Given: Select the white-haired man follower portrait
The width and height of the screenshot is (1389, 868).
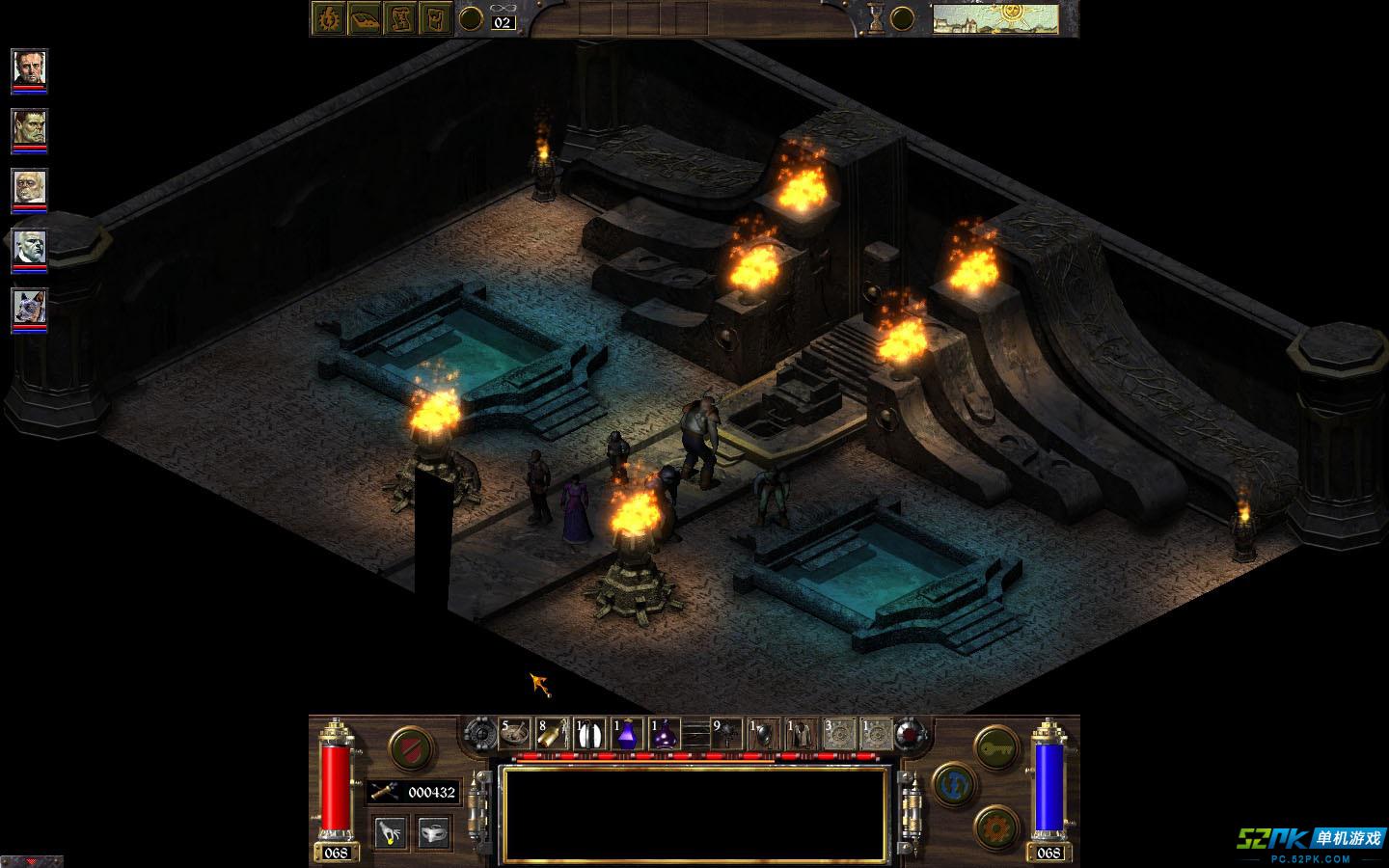Looking at the screenshot, I should pos(29,248).
